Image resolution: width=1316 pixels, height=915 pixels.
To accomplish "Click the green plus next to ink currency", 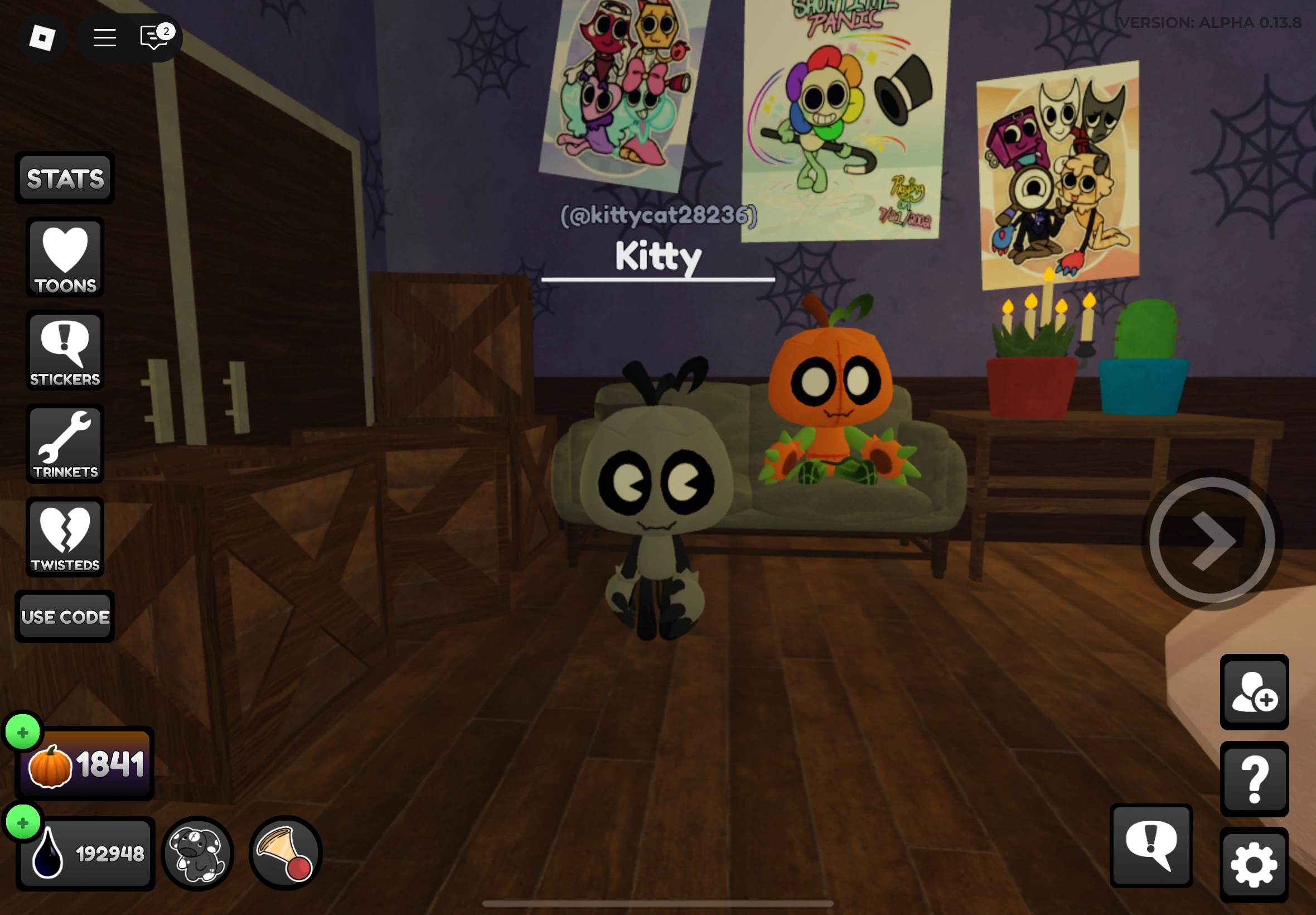I will (22, 824).
